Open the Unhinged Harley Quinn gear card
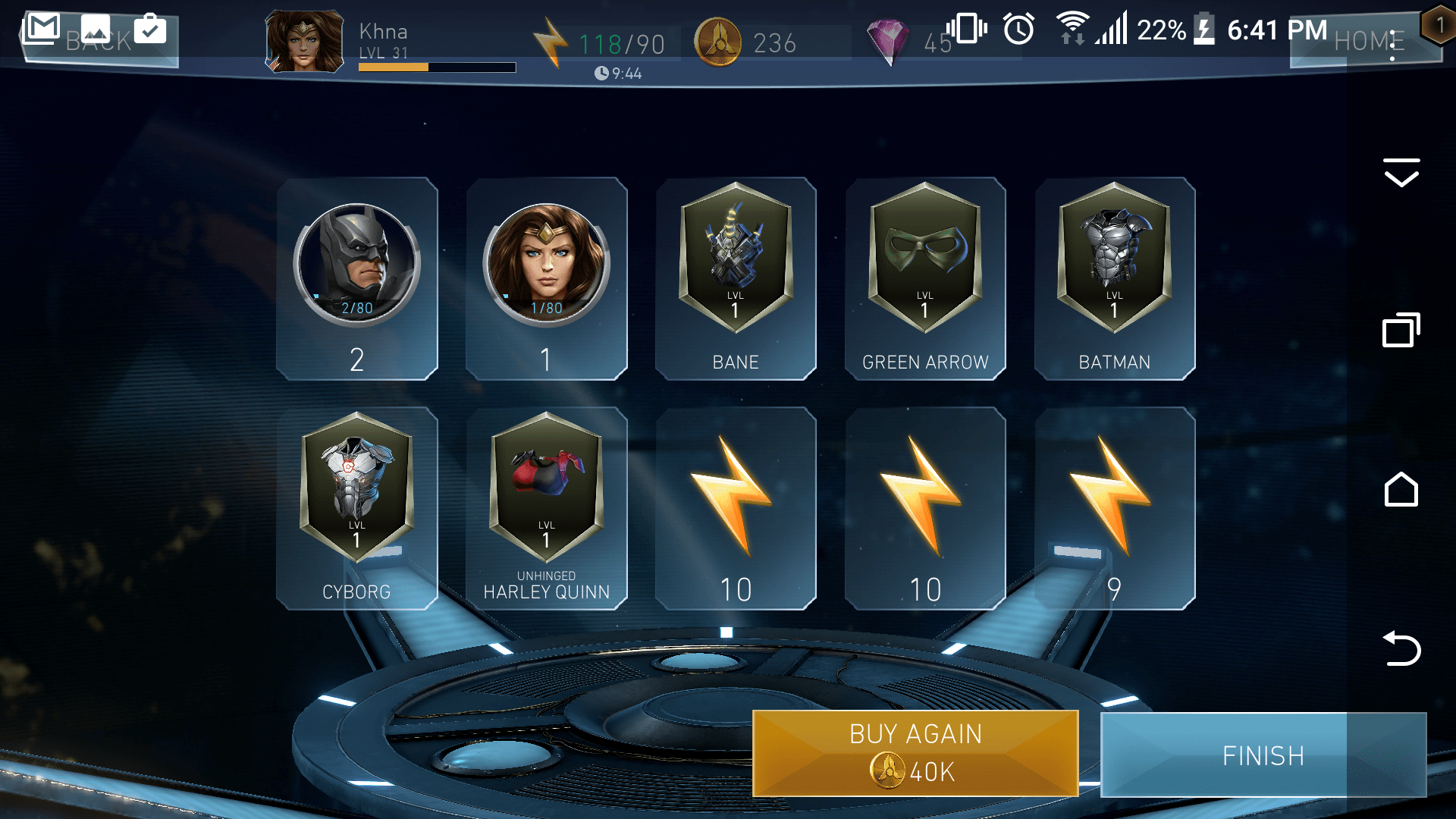Viewport: 1456px width, 819px height. click(546, 504)
